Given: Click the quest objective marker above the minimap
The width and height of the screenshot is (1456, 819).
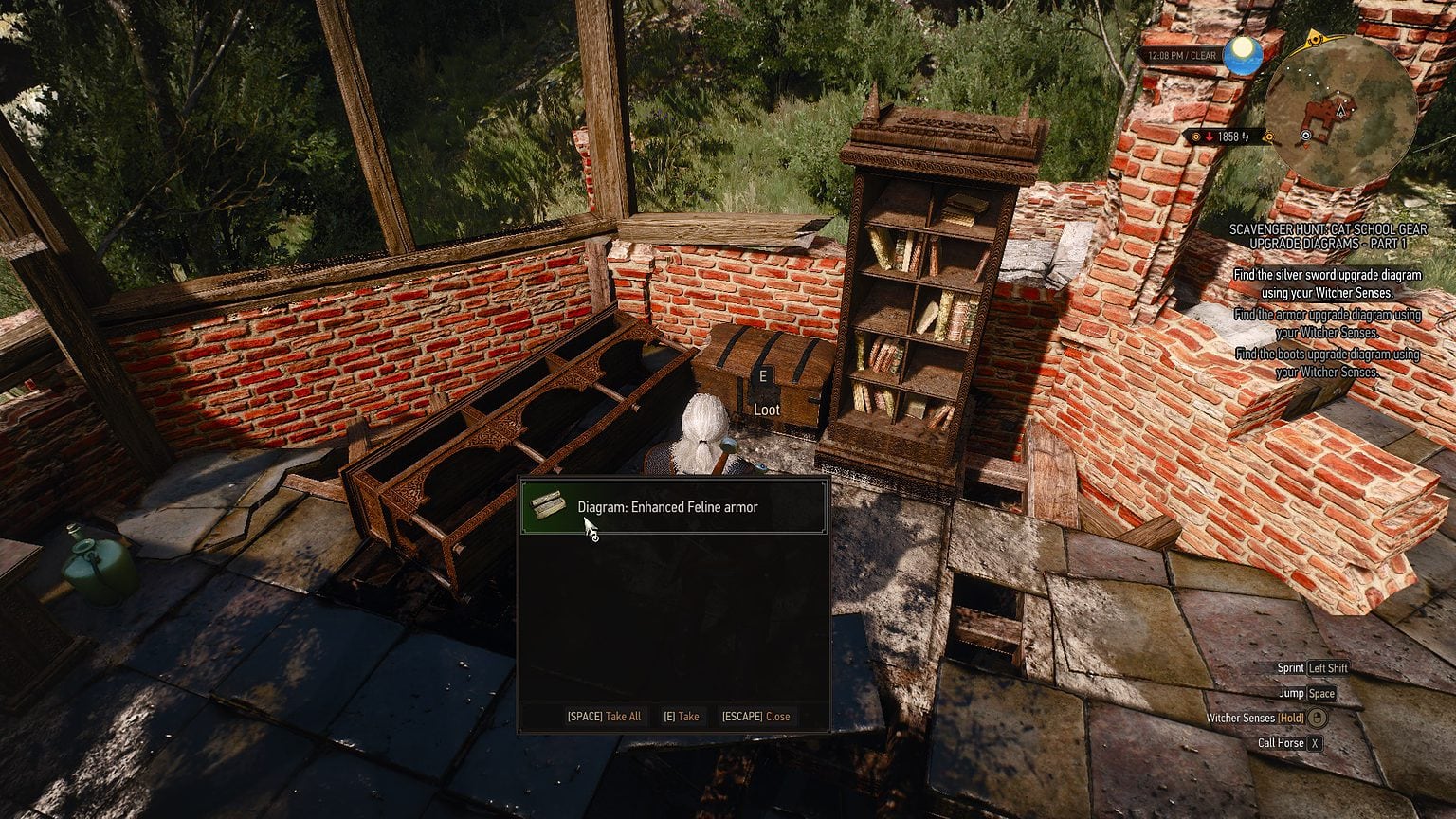Looking at the screenshot, I should tap(1316, 39).
